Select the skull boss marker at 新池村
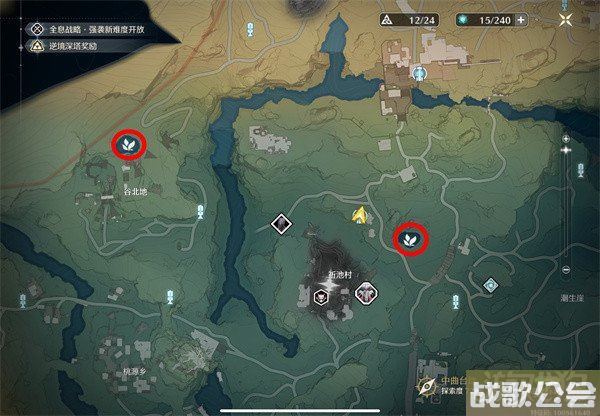This screenshot has height=416, width=600. tap(321, 294)
